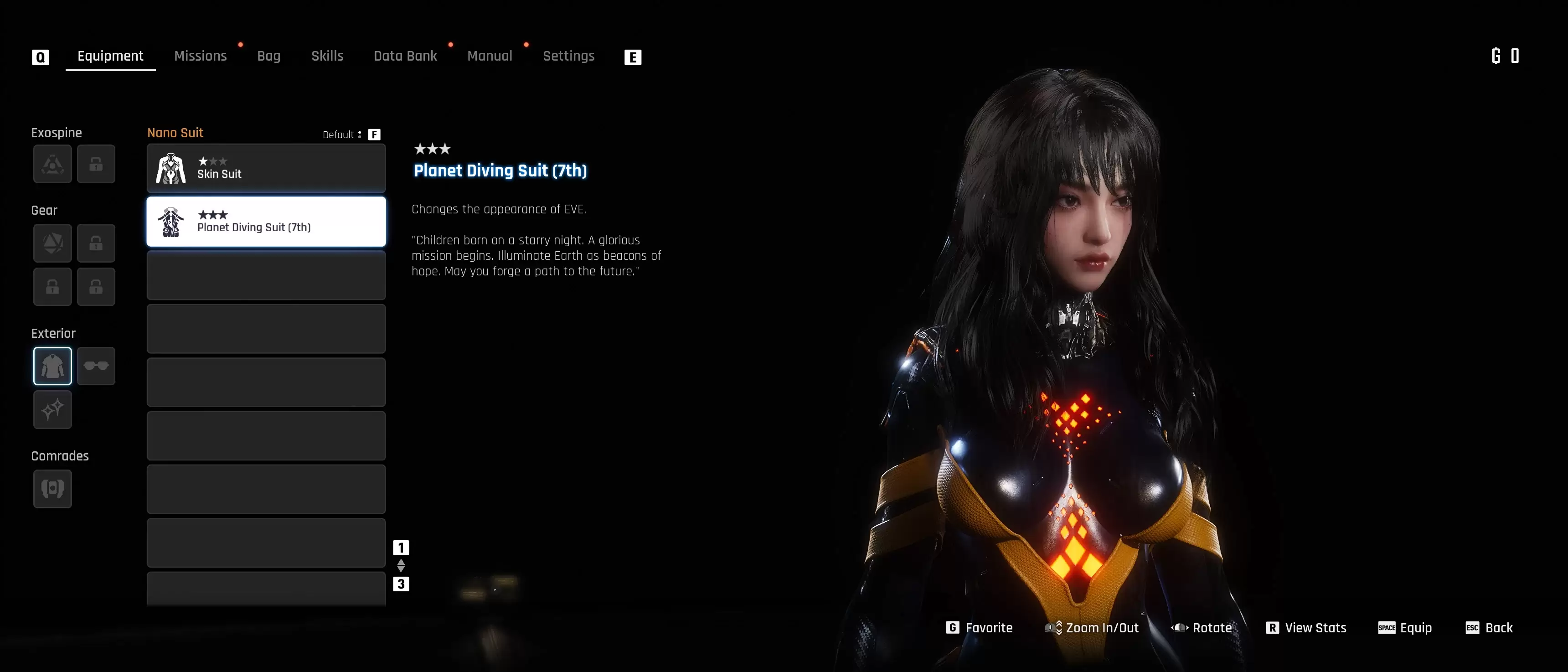Select the first Exospine slot

pos(52,164)
